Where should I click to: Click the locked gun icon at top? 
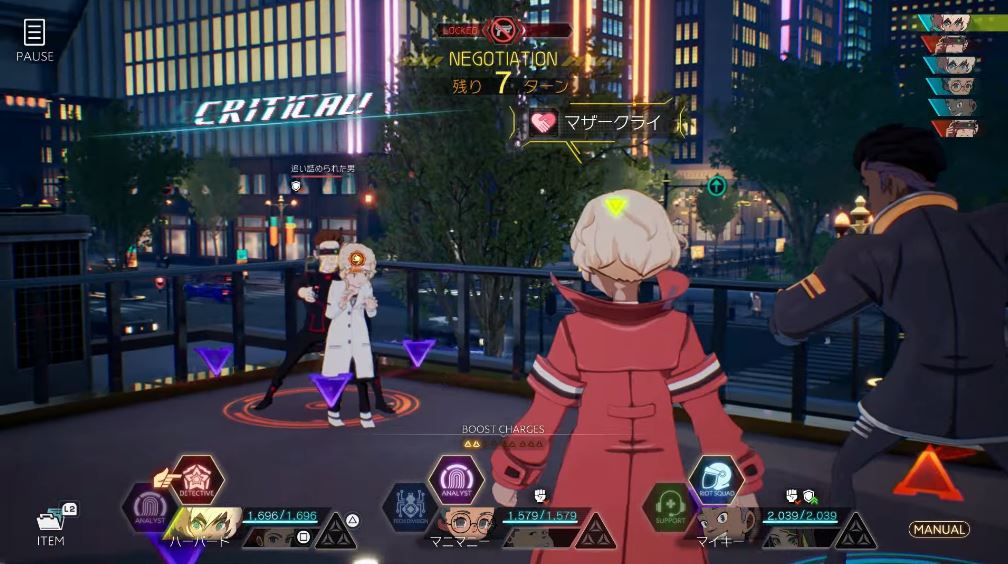tap(502, 31)
